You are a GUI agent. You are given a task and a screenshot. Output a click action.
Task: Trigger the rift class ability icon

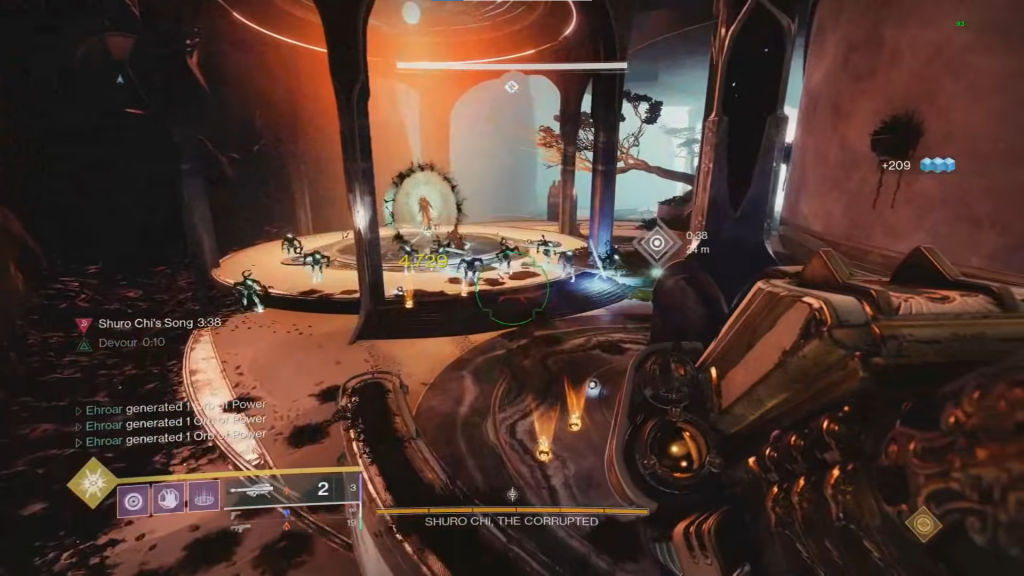[x=204, y=497]
